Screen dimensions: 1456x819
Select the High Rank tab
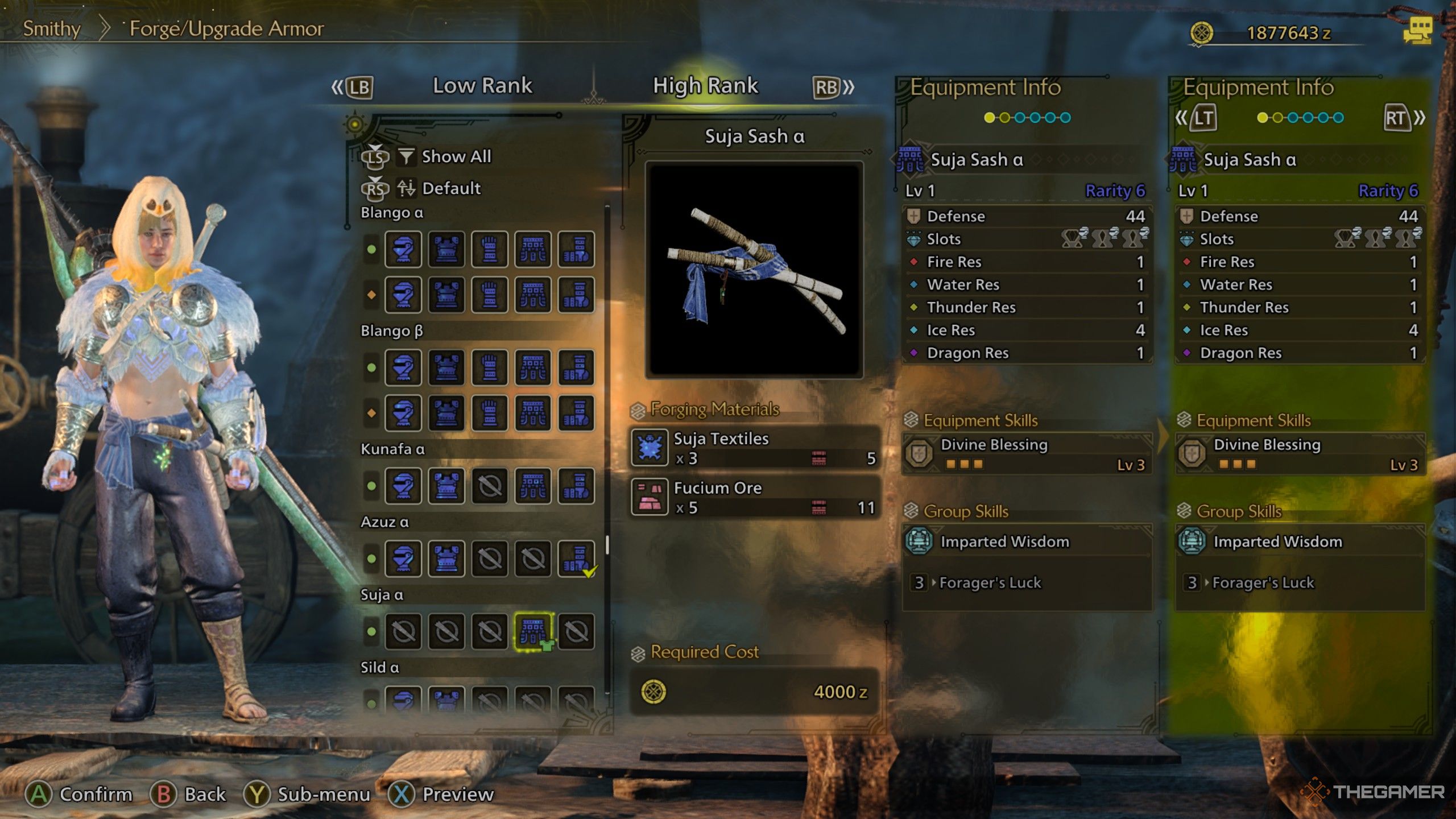[x=705, y=86]
